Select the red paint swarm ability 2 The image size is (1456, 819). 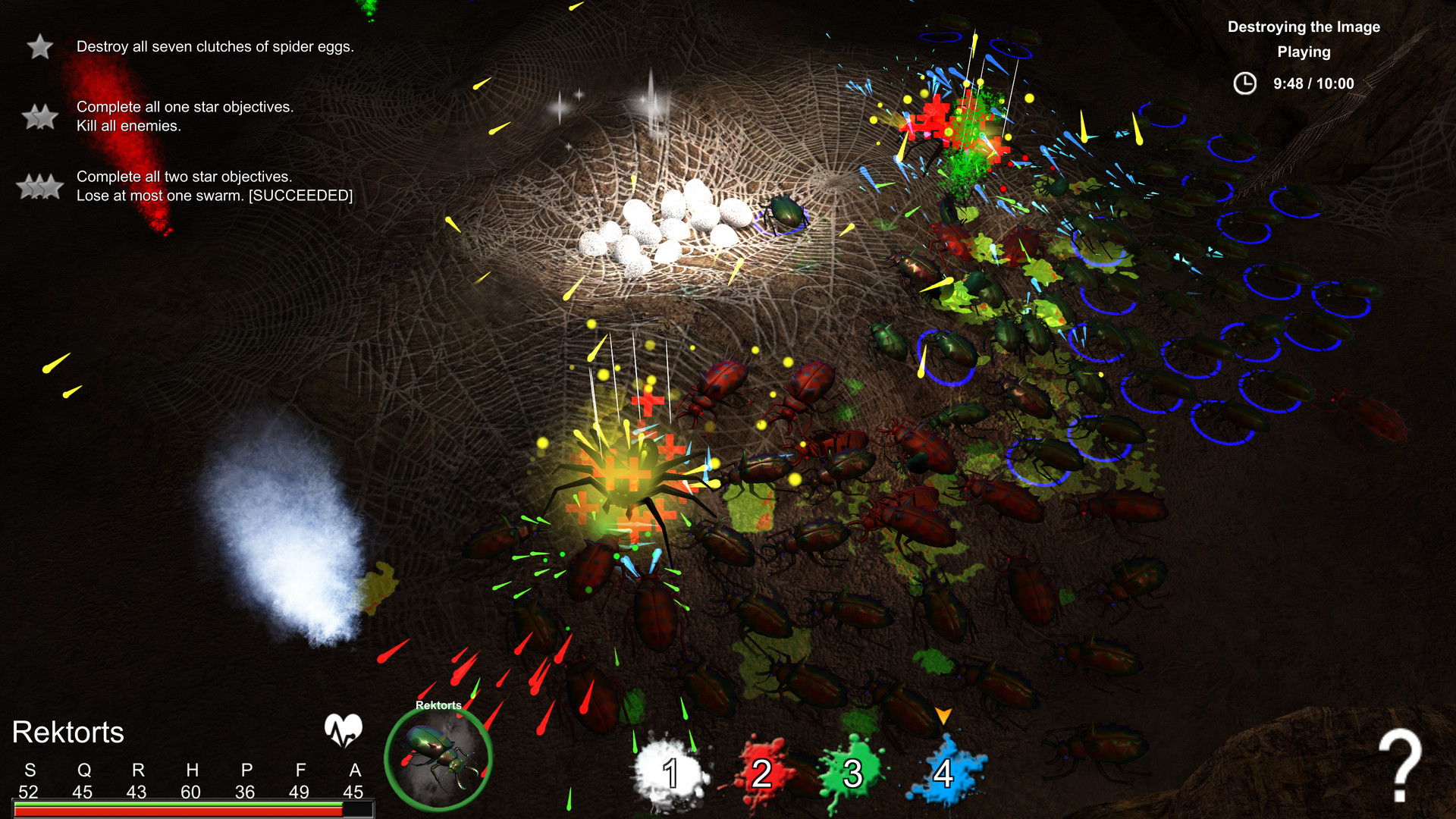[761, 774]
